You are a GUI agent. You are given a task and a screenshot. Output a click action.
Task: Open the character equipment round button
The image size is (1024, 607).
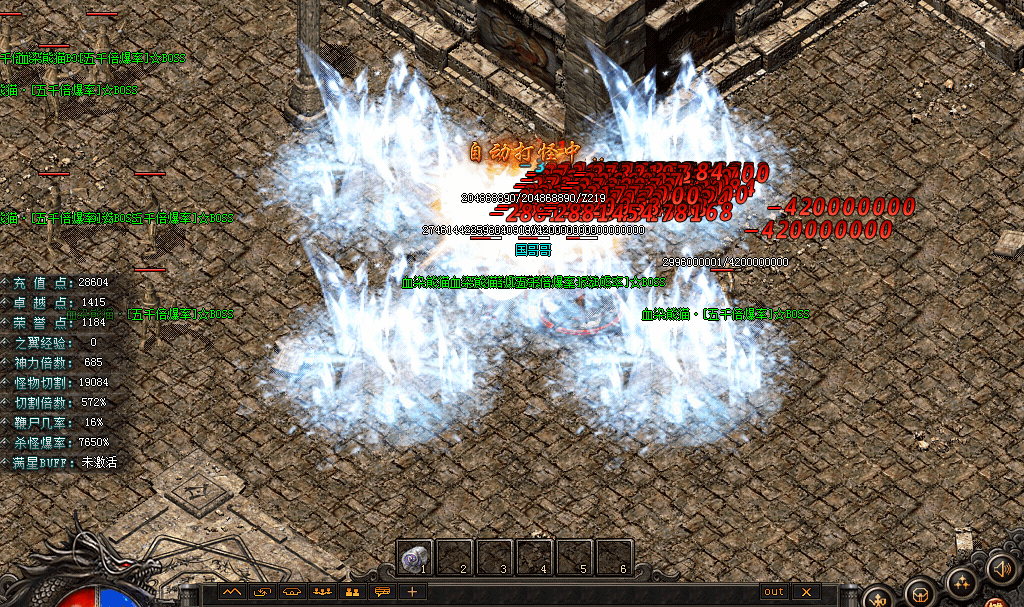(878, 600)
